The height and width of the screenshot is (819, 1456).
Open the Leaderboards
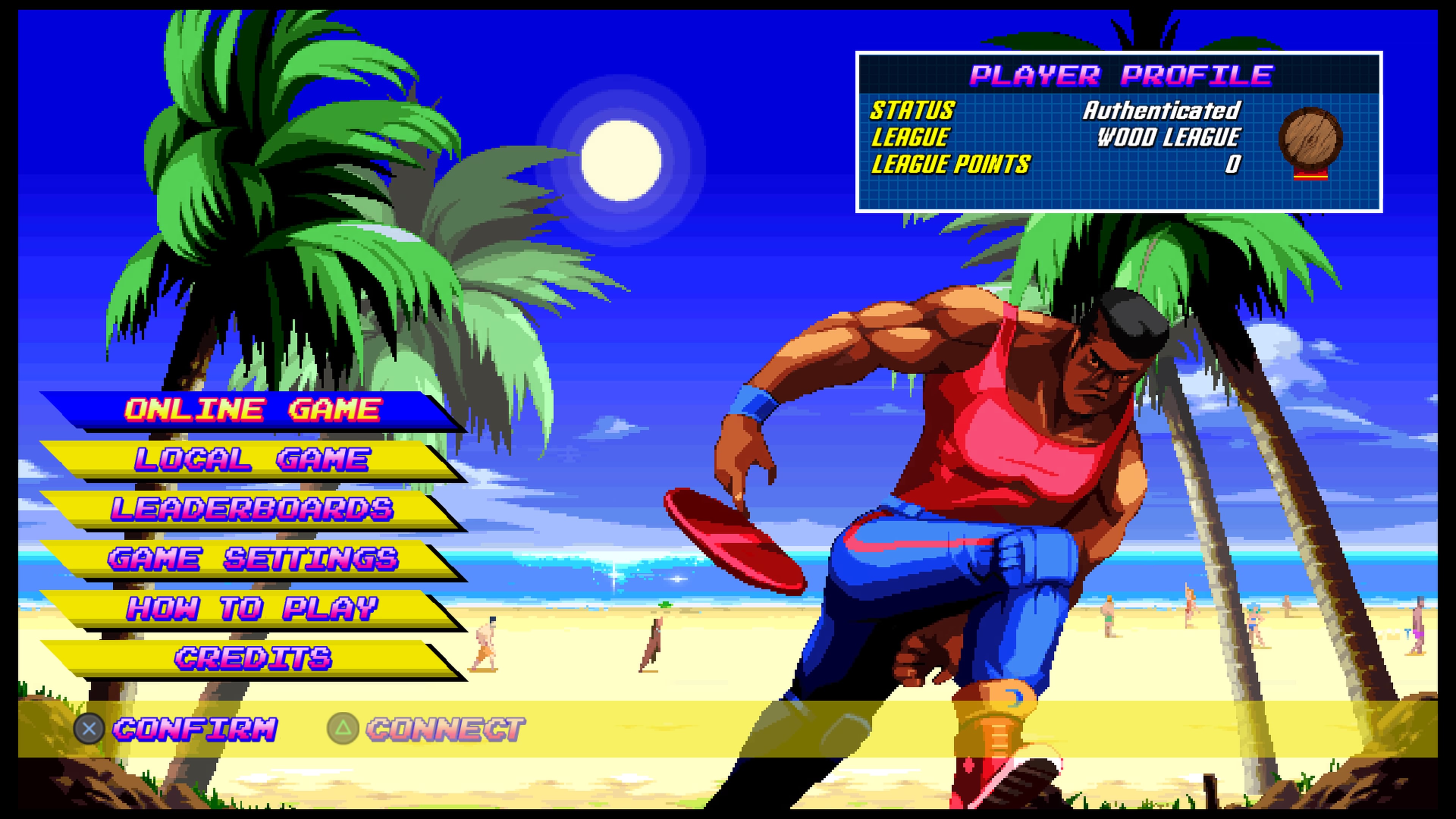[252, 509]
